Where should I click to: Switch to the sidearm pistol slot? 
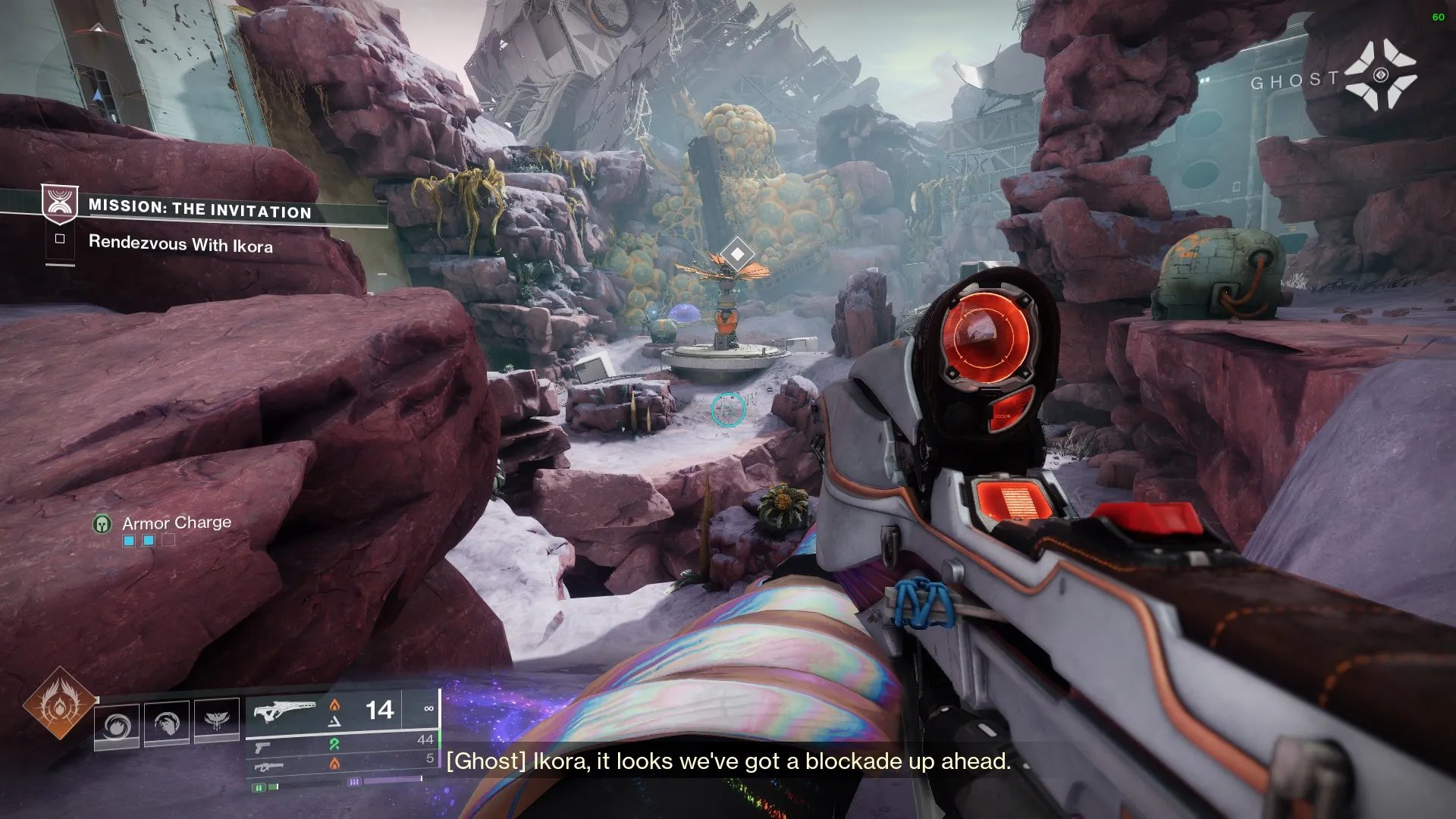(x=262, y=748)
